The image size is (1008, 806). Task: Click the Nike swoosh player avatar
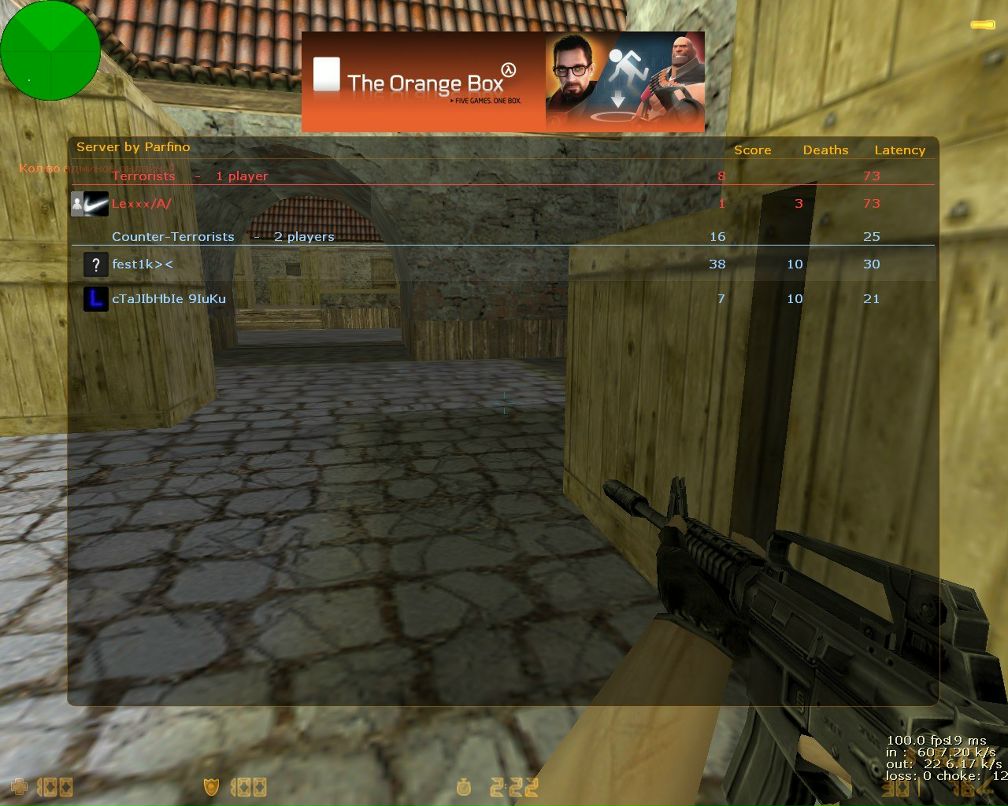[96, 204]
